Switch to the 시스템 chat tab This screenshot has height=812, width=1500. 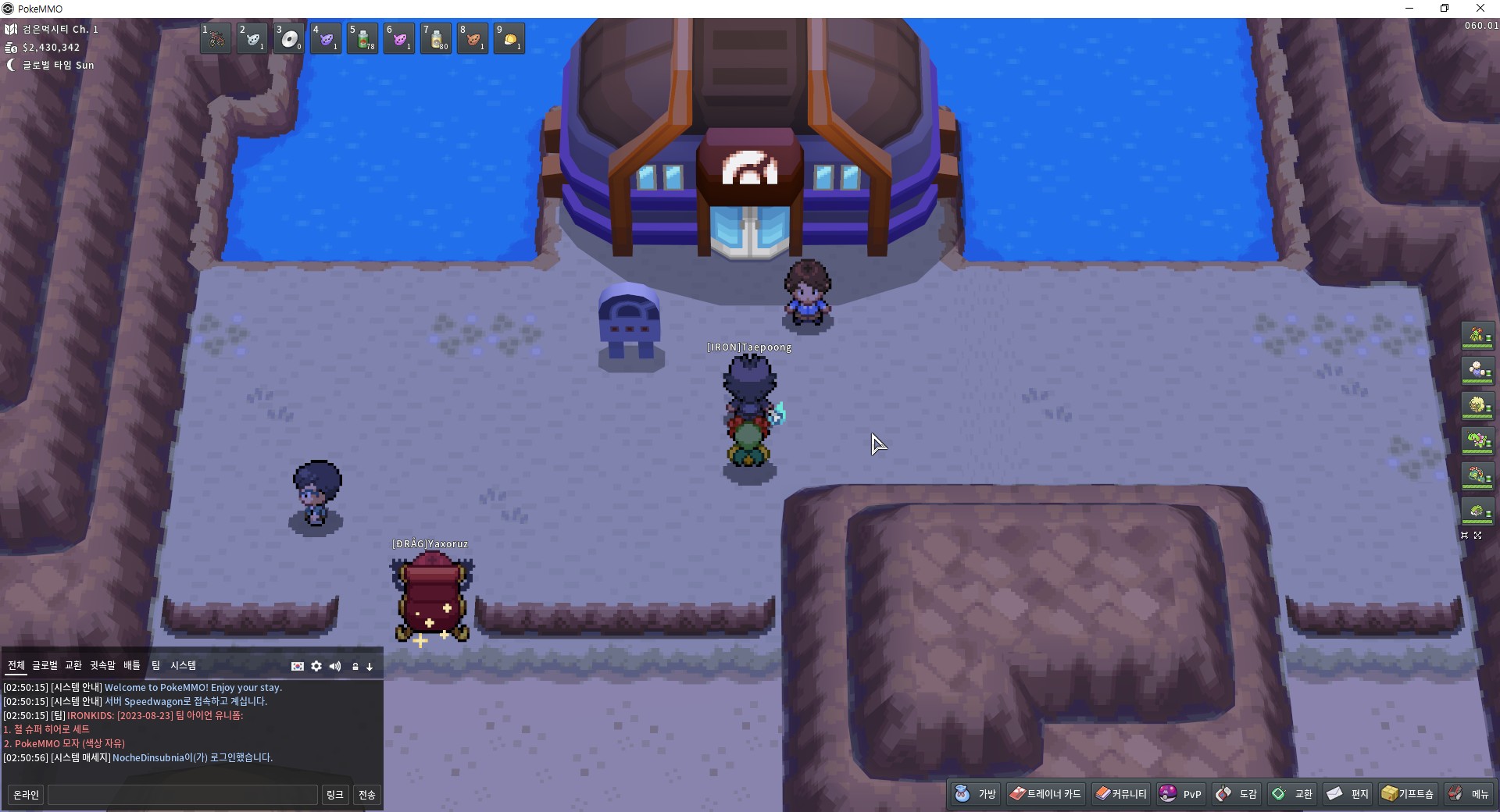(x=183, y=665)
